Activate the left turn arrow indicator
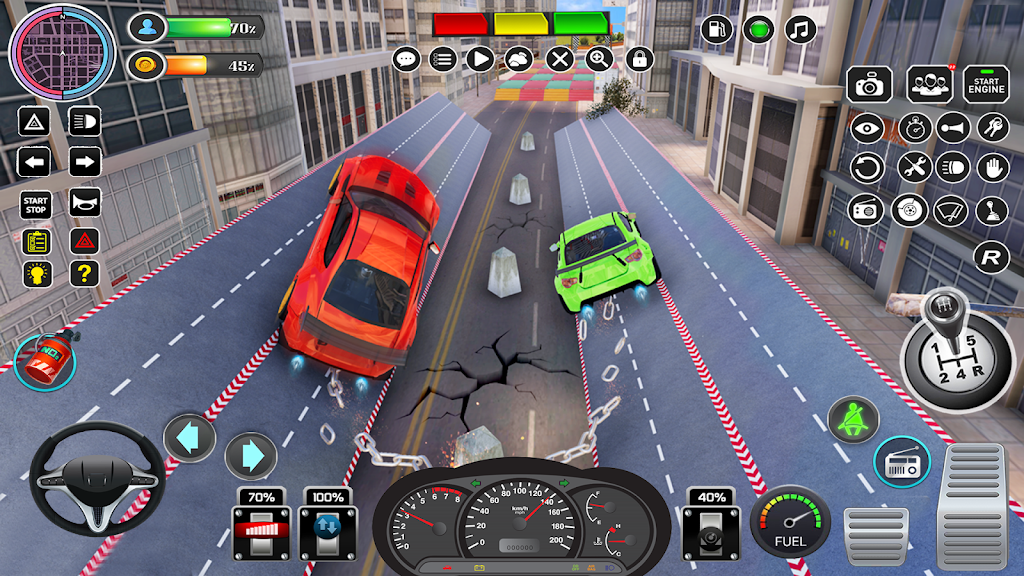Viewport: 1024px width, 576px height. 34,162
